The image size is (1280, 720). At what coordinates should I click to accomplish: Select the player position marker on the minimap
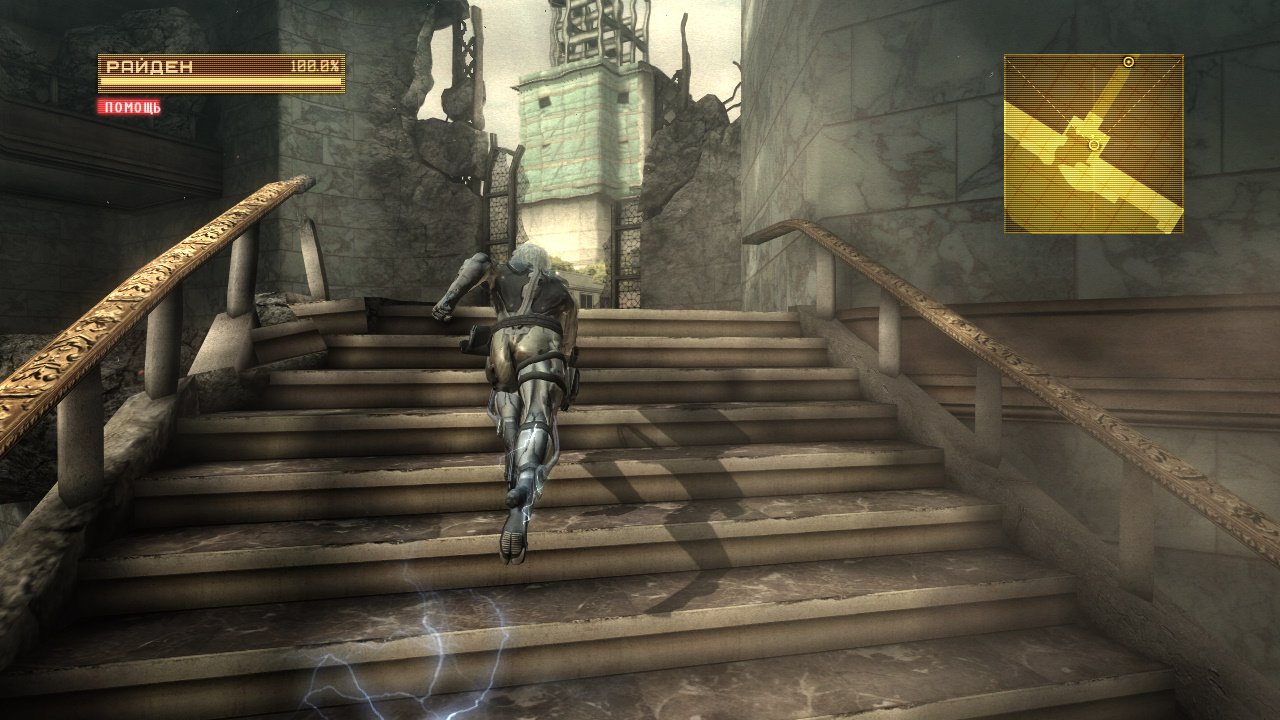1094,145
